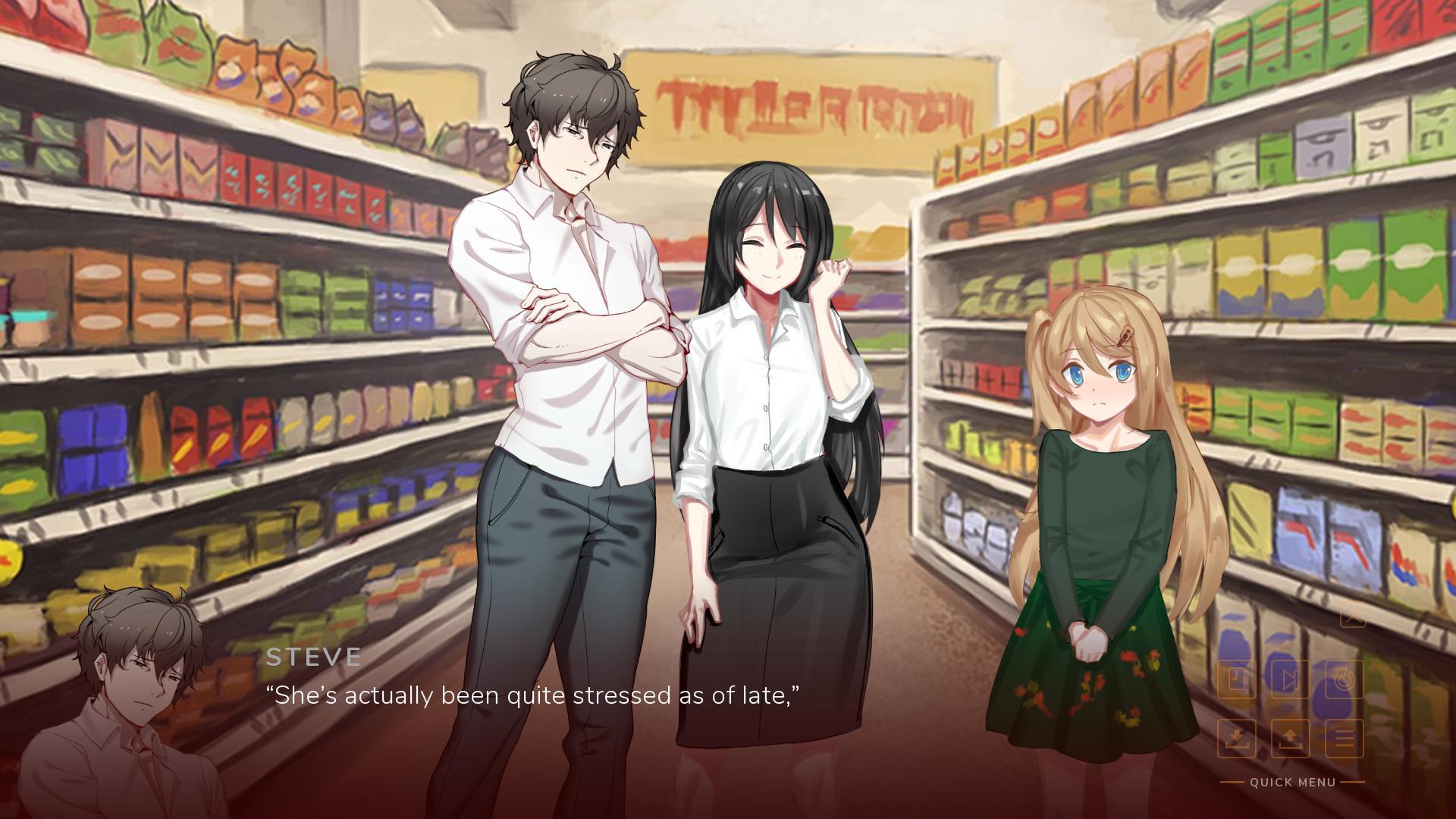1456x819 pixels.
Task: Open the dialogue history log
Action: click(1237, 679)
